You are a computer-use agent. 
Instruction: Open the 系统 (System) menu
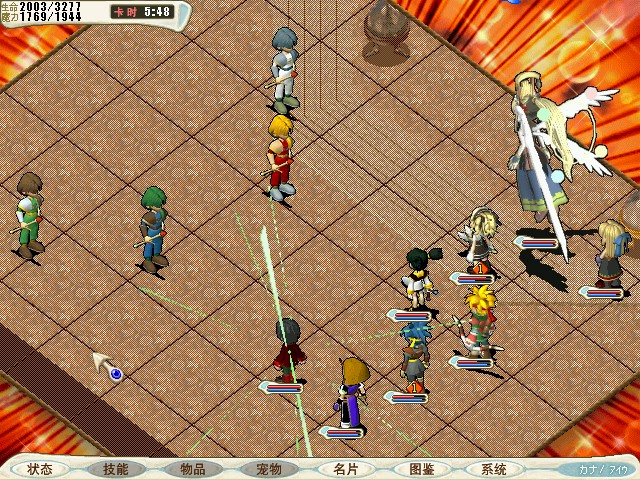point(494,469)
